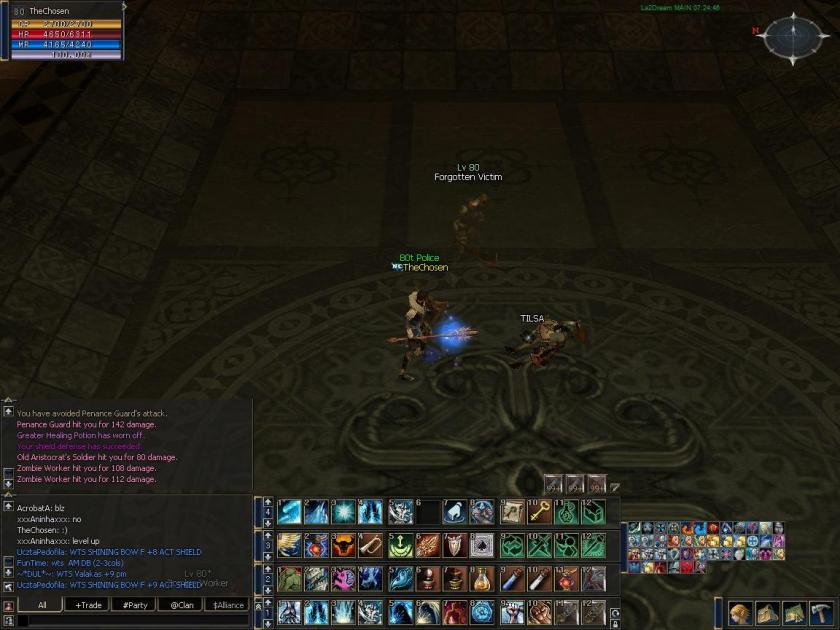Open the character status menu (blonde head icon)
Screen dimensions: 840x630
pyautogui.click(x=740, y=613)
